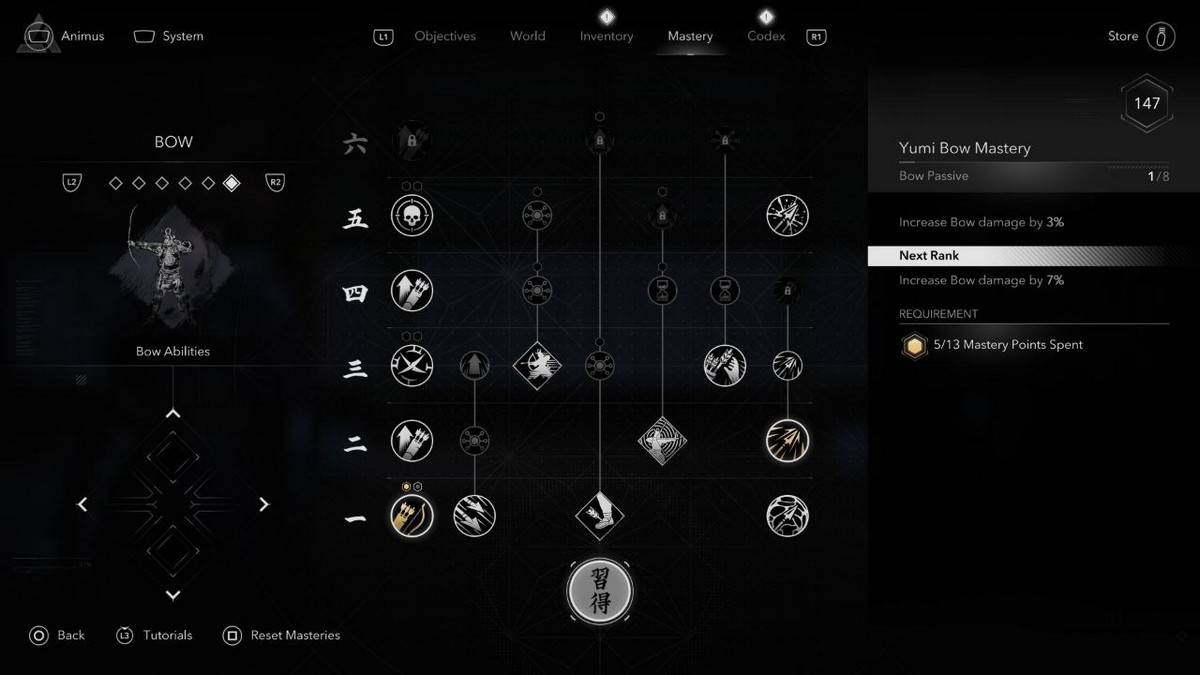Open Tutorials
The height and width of the screenshot is (675, 1200).
[x=167, y=635]
